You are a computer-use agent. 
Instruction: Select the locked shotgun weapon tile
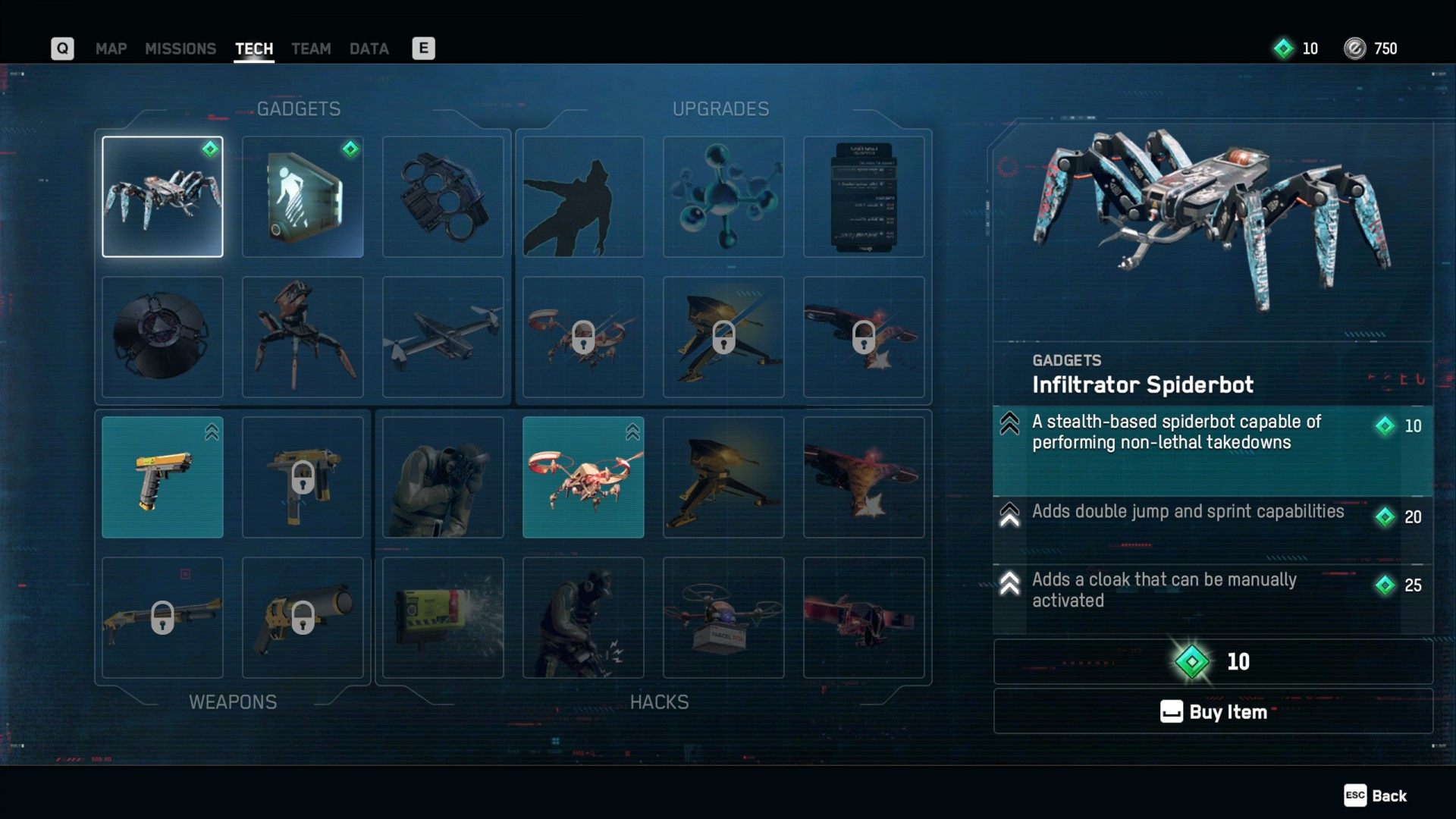162,617
